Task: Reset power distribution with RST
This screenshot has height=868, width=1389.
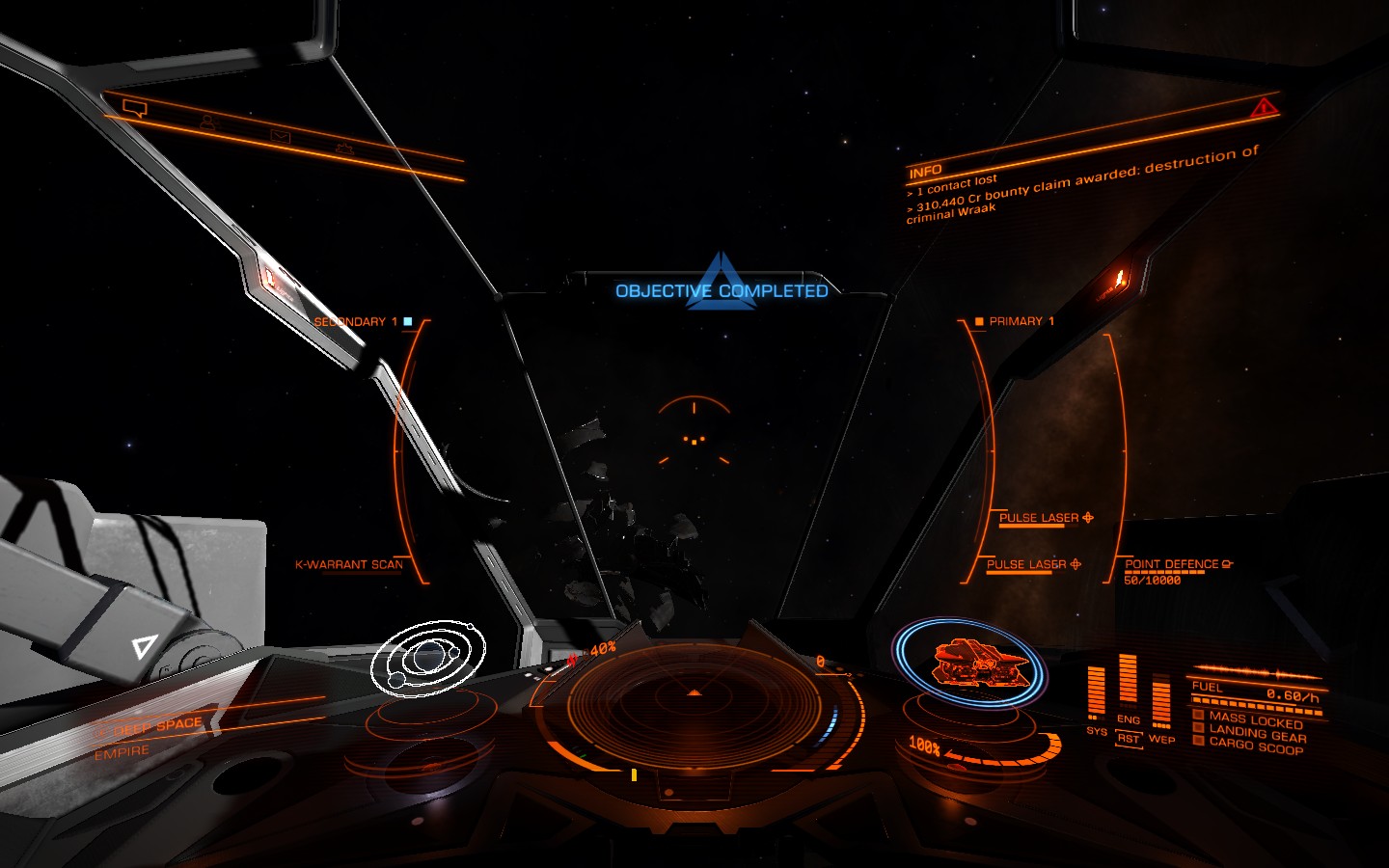Action: point(1128,739)
